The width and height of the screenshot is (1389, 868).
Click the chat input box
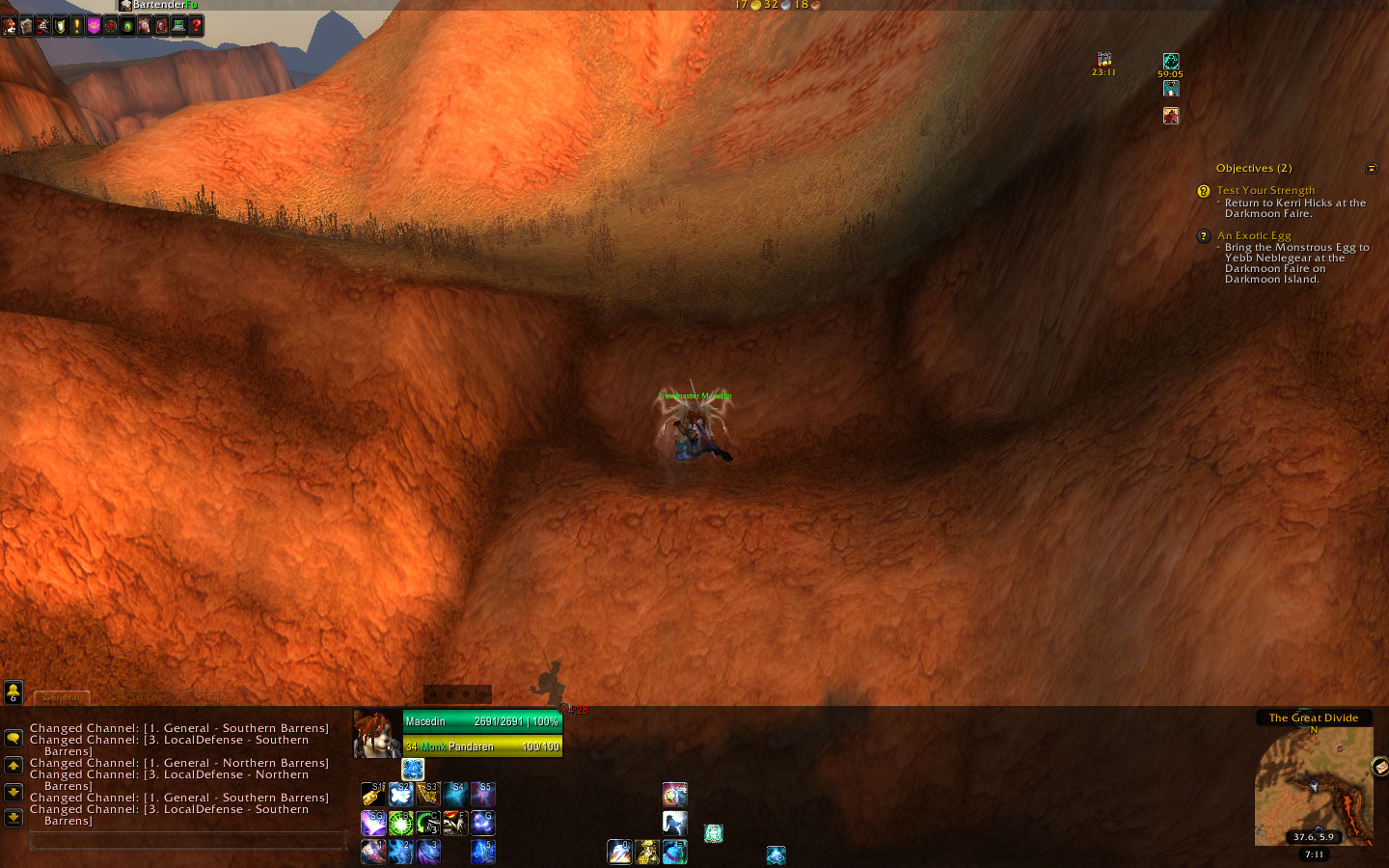point(188,842)
